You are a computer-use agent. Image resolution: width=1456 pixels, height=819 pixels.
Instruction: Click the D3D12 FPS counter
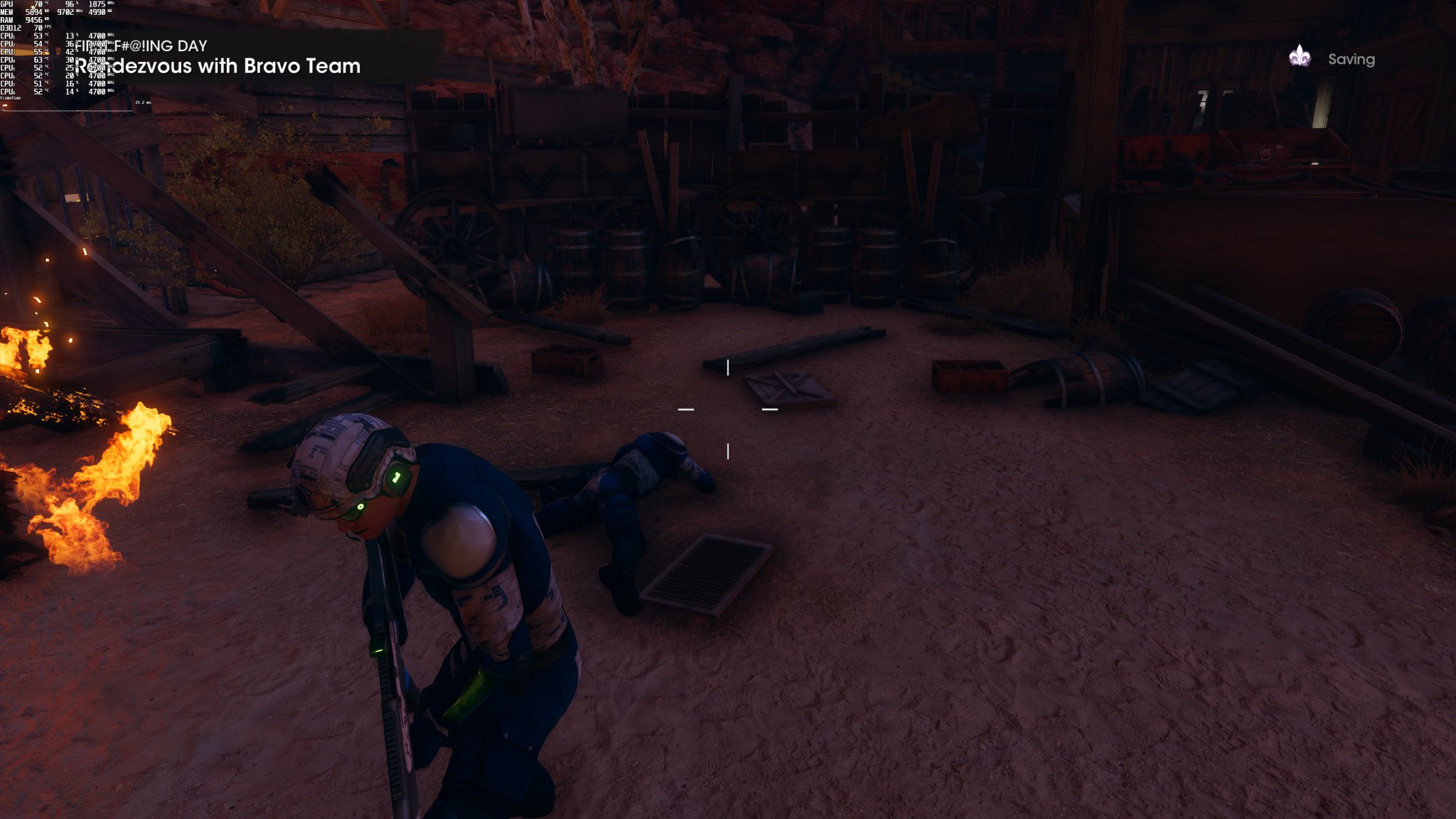39,28
